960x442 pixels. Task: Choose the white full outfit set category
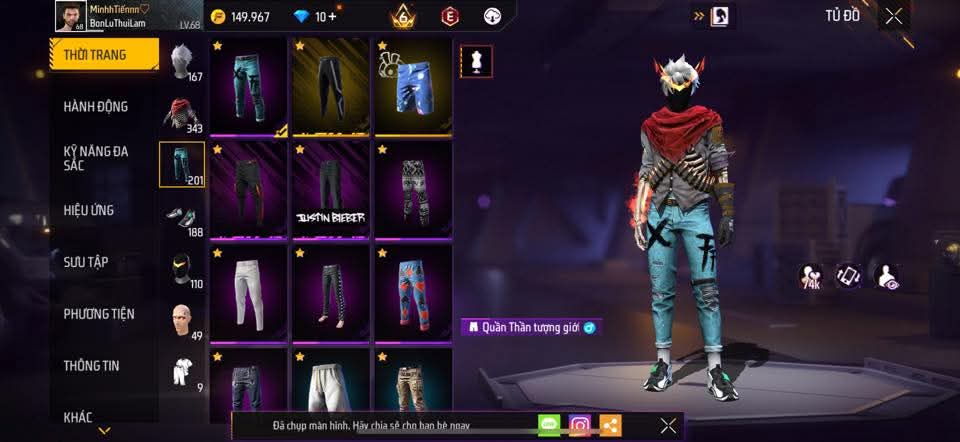(x=181, y=372)
